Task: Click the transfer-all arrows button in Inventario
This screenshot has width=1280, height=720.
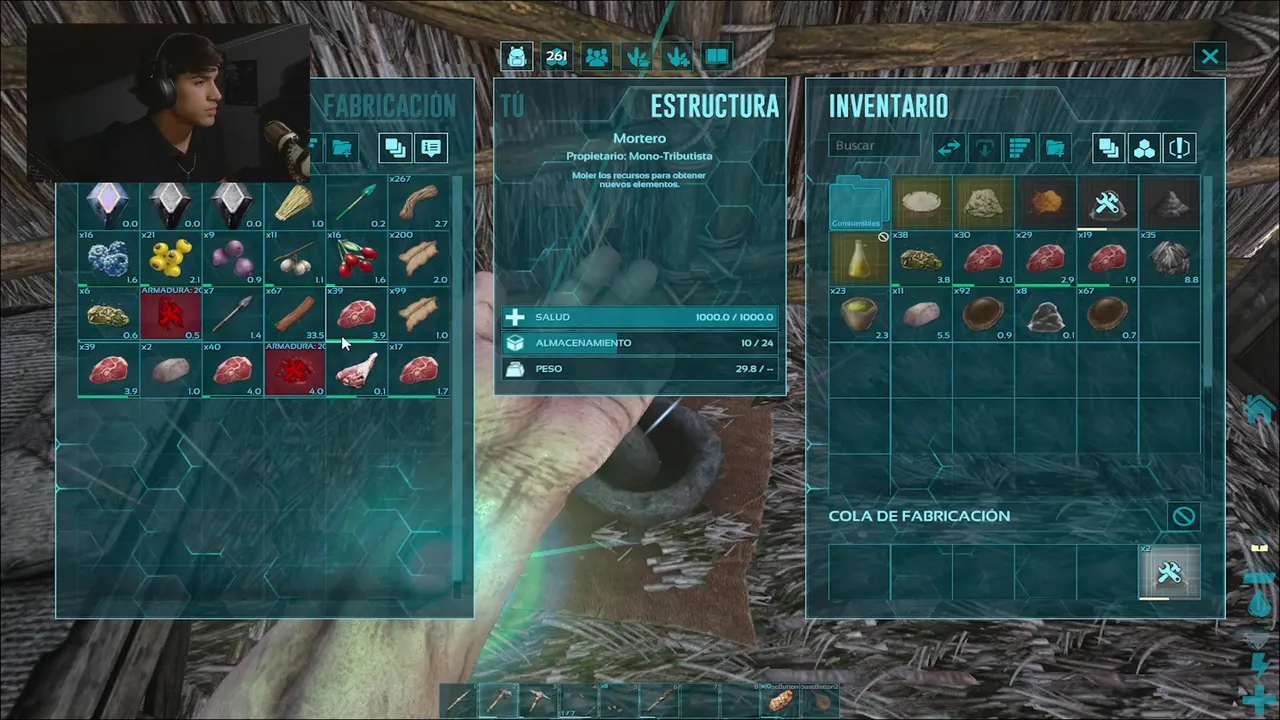Action: coord(949,148)
